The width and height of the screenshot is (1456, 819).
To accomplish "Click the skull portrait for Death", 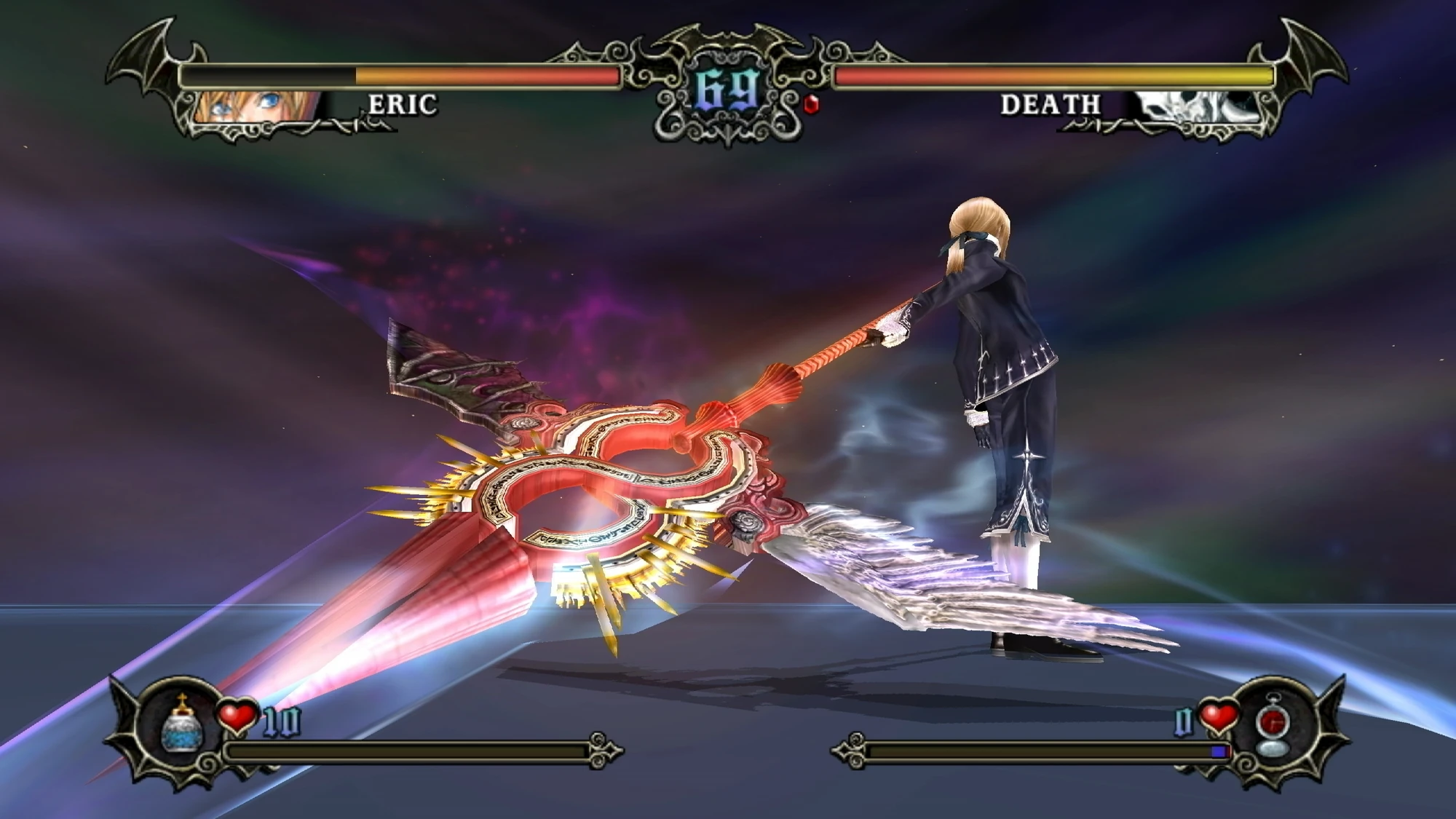I will pos(1194,106).
